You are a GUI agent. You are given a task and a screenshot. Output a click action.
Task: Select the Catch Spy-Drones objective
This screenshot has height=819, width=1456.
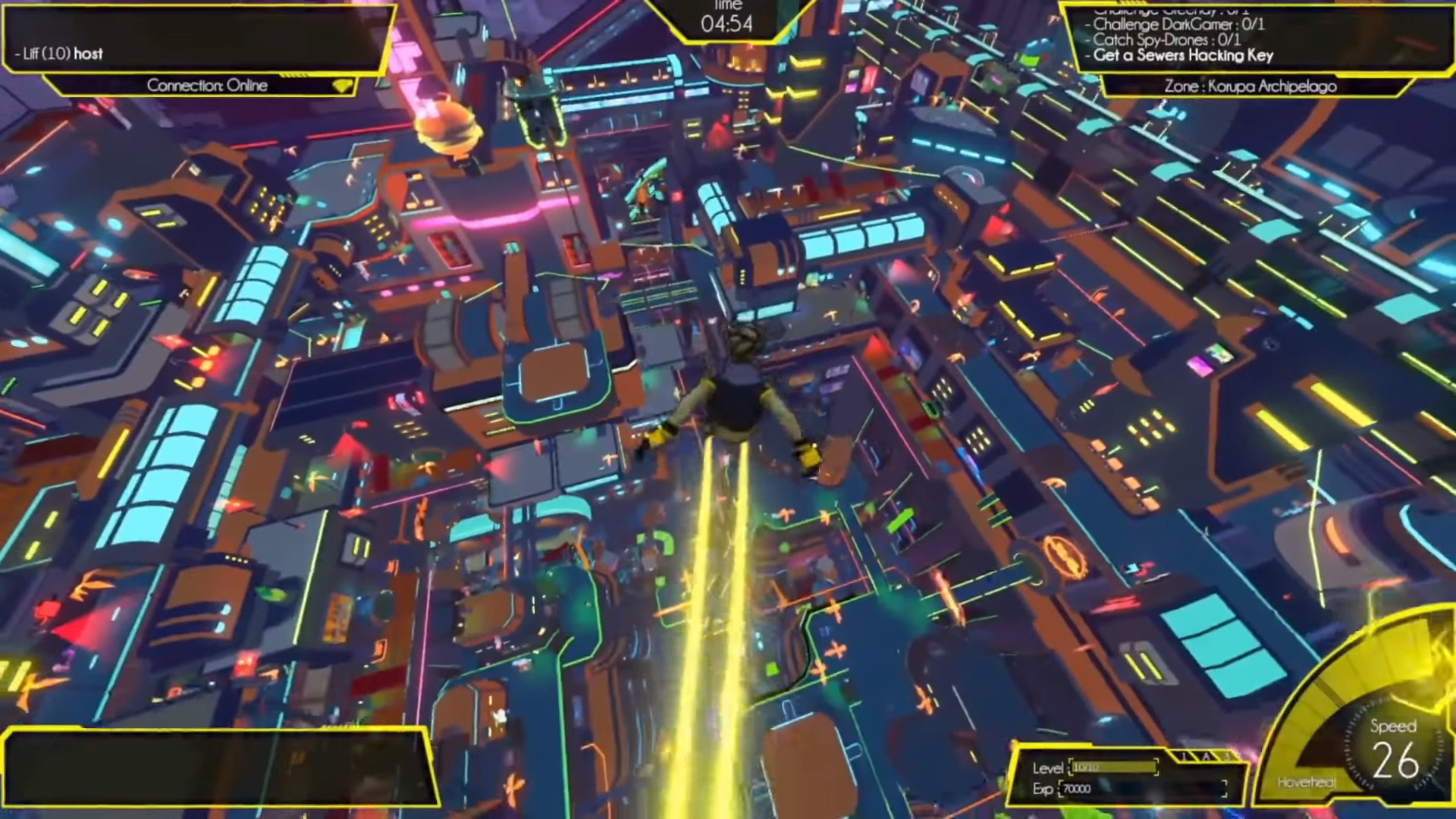(x=1166, y=39)
